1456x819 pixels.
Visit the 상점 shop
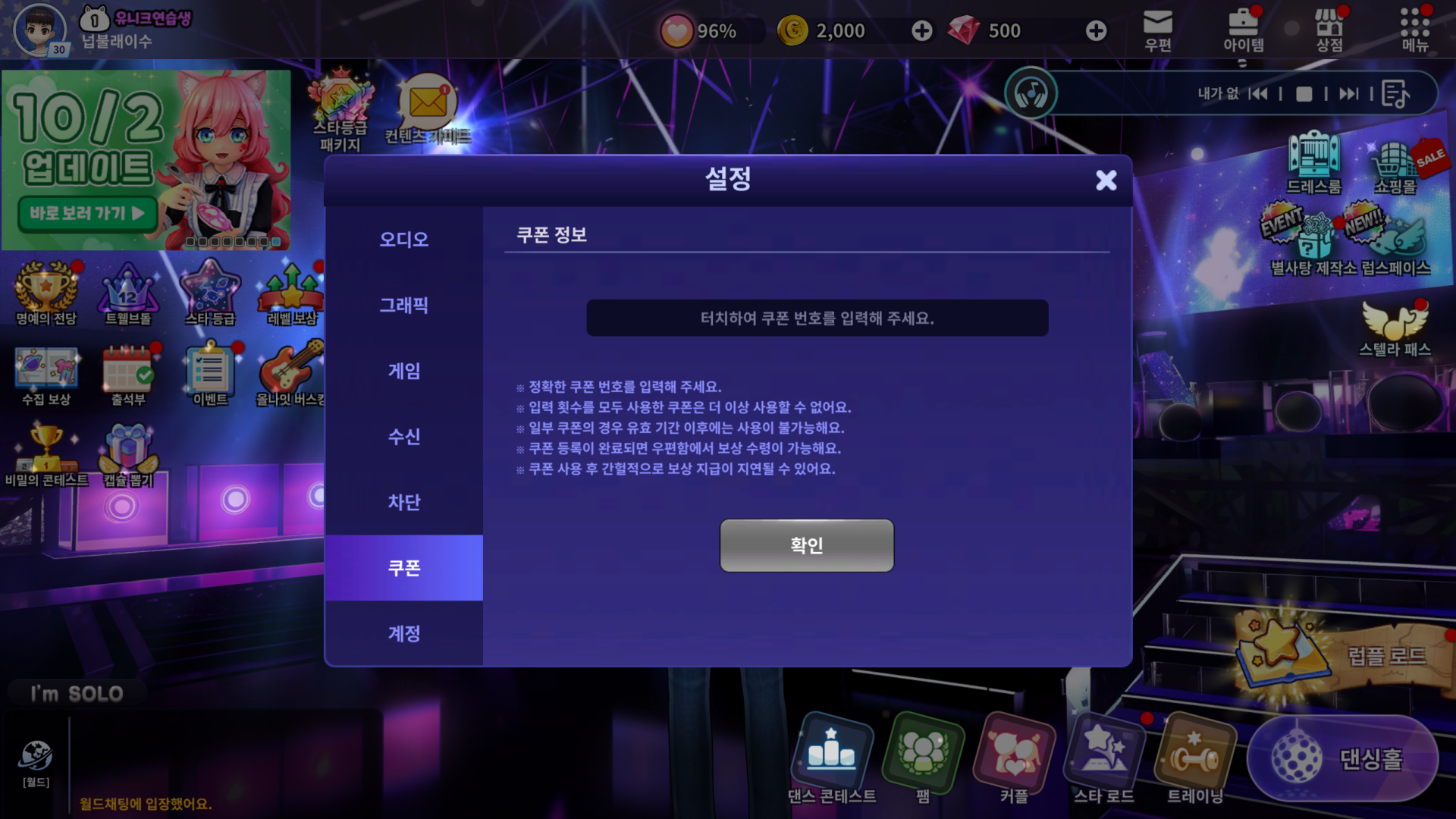click(1329, 30)
